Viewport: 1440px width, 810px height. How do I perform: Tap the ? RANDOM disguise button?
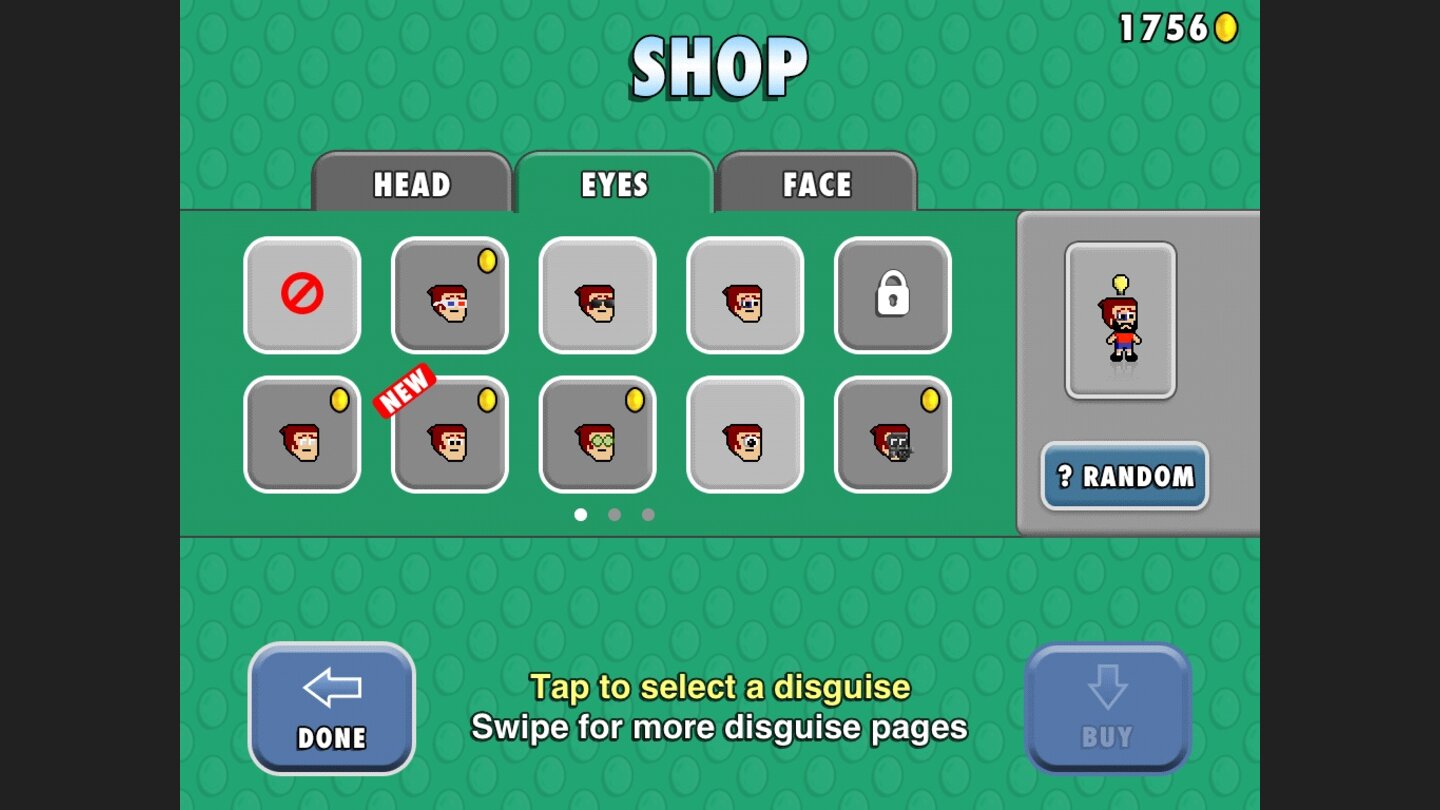pos(1124,477)
